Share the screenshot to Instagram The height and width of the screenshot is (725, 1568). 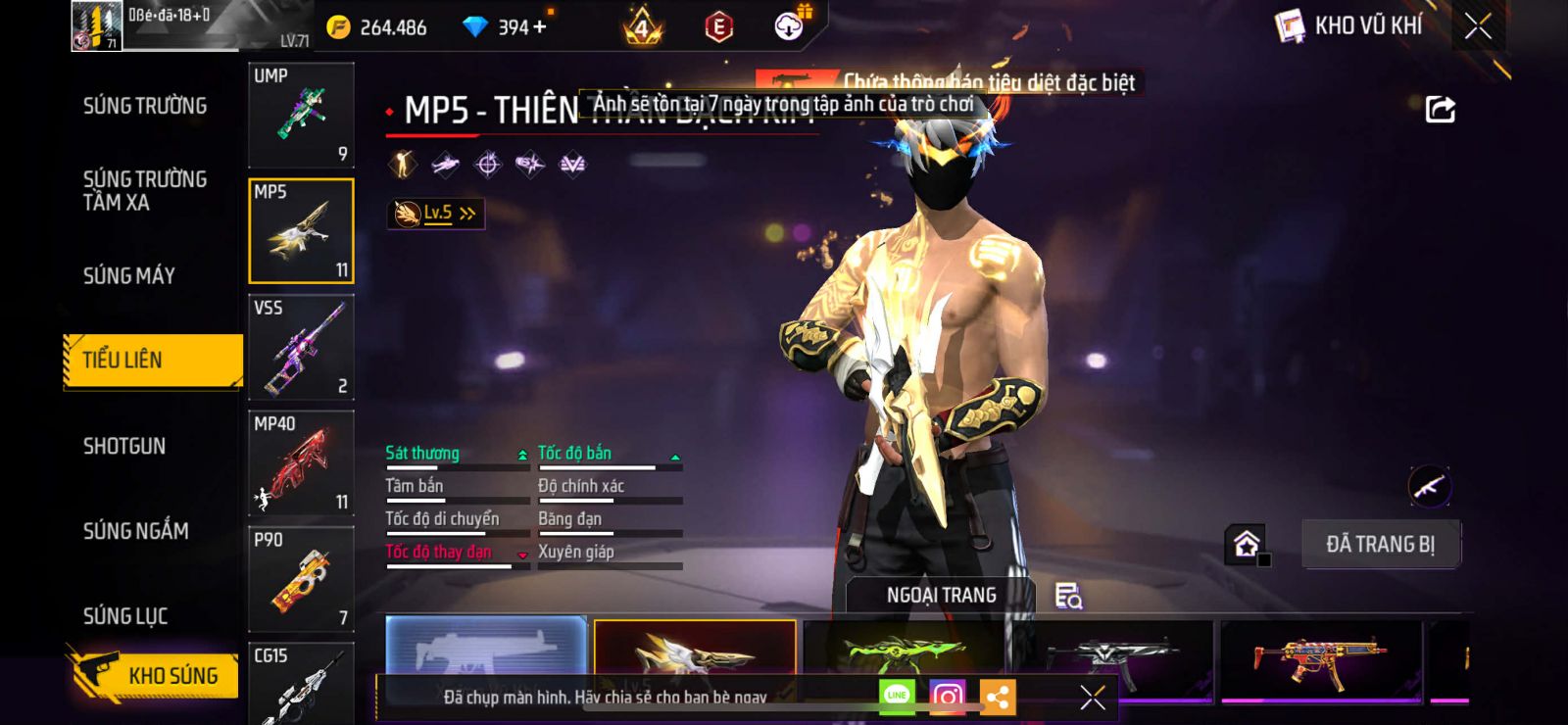point(947,697)
